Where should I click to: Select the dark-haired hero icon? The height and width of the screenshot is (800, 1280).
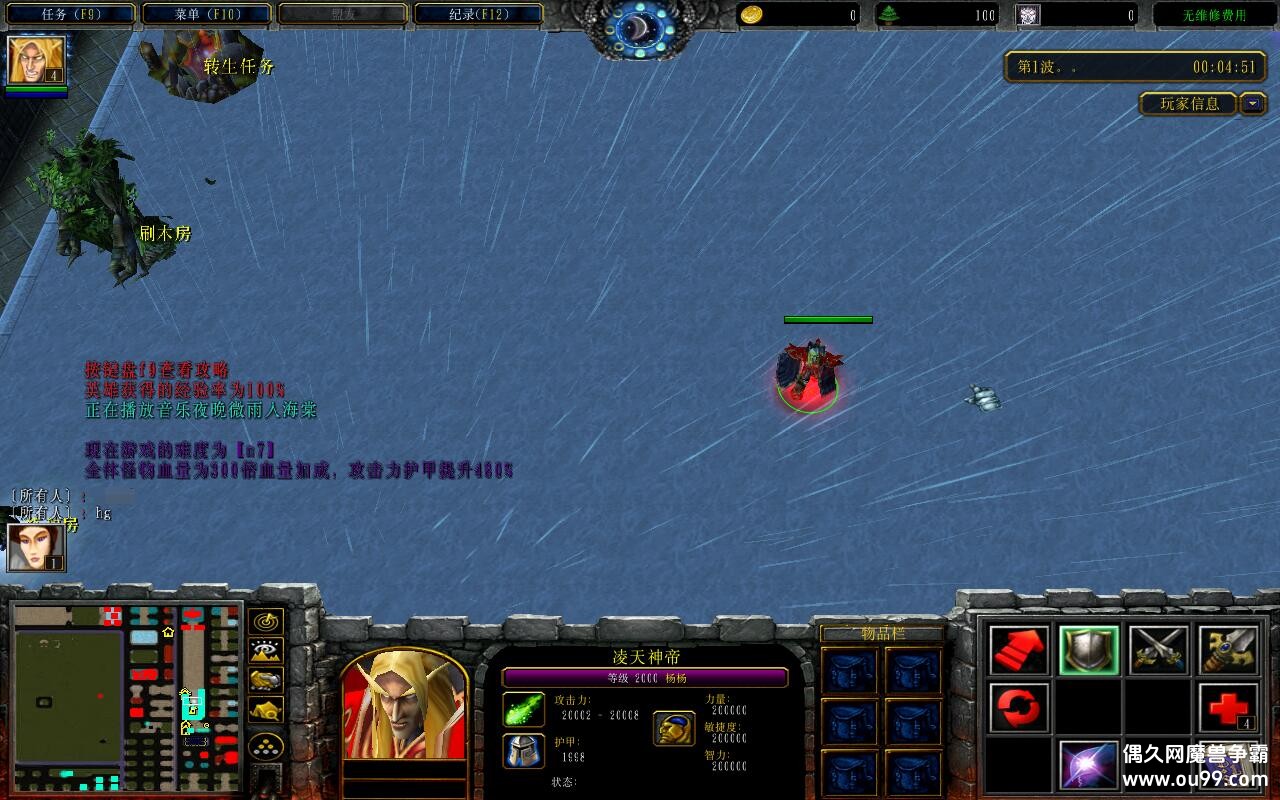36,547
